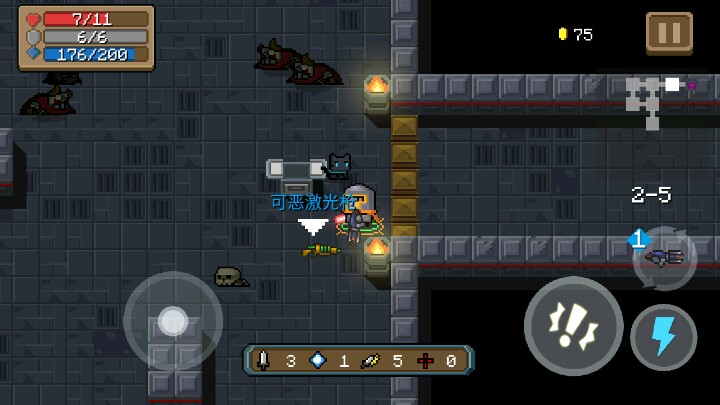Pause the game with the pause button
The width and height of the screenshot is (720, 405).
point(669,33)
